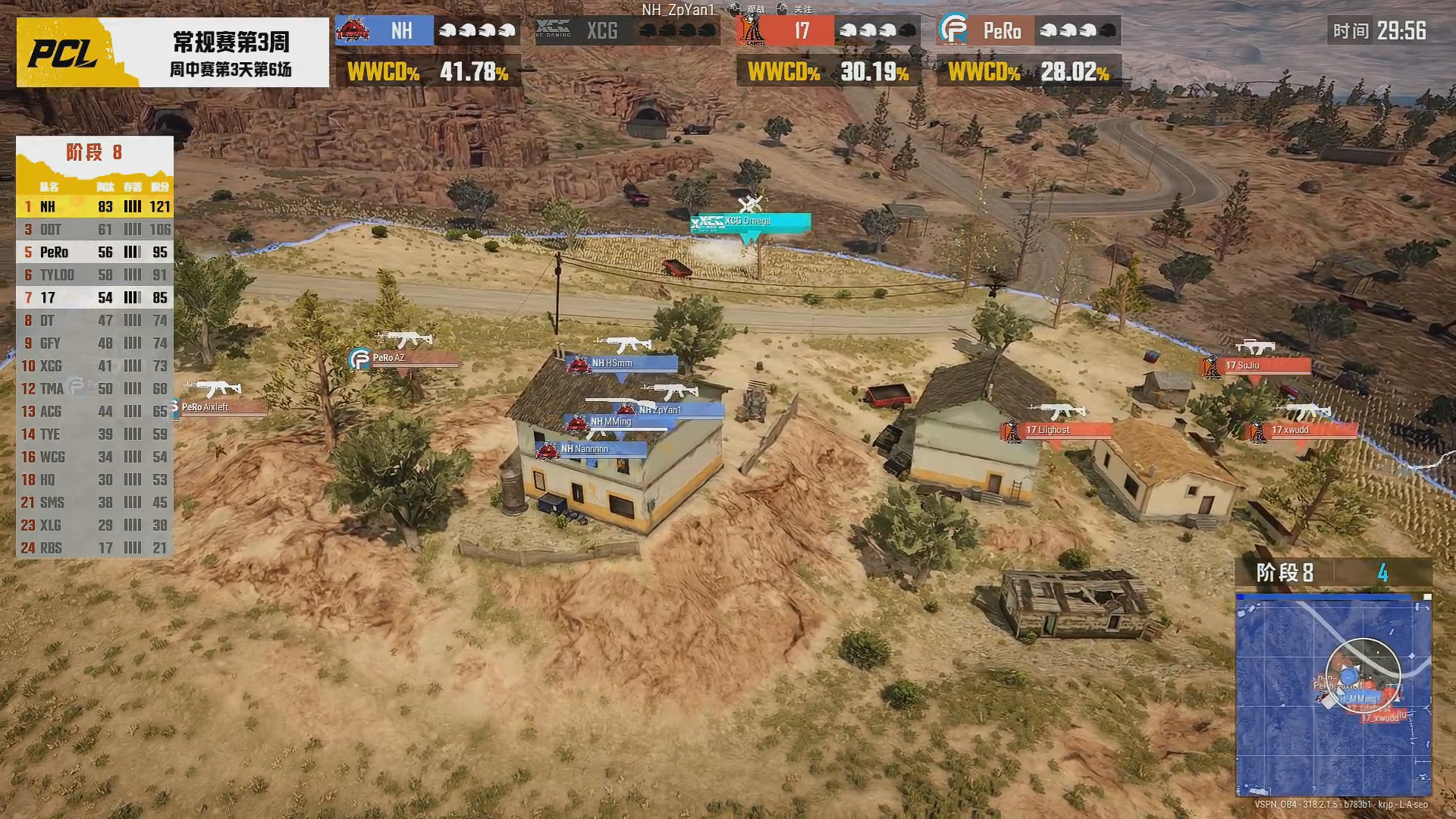Select the XCG team panel at top
This screenshot has width=1456, height=819.
coord(627,31)
